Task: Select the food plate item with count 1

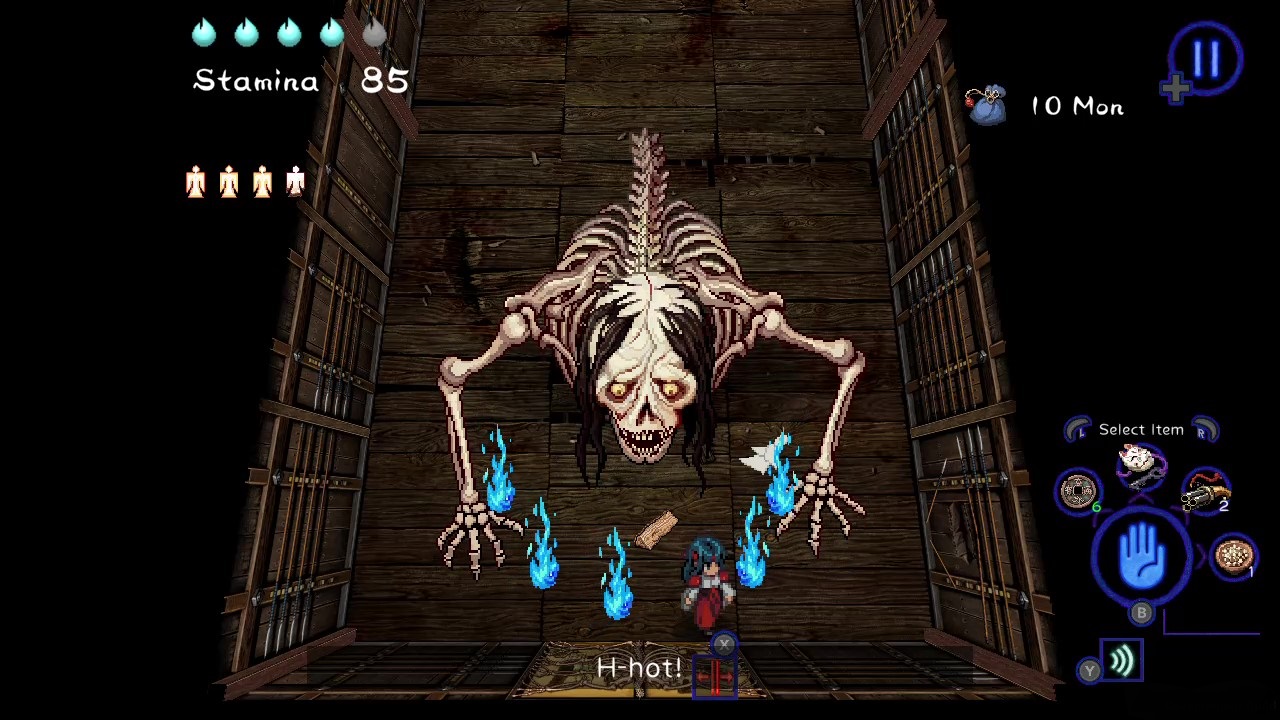Action: (1232, 556)
